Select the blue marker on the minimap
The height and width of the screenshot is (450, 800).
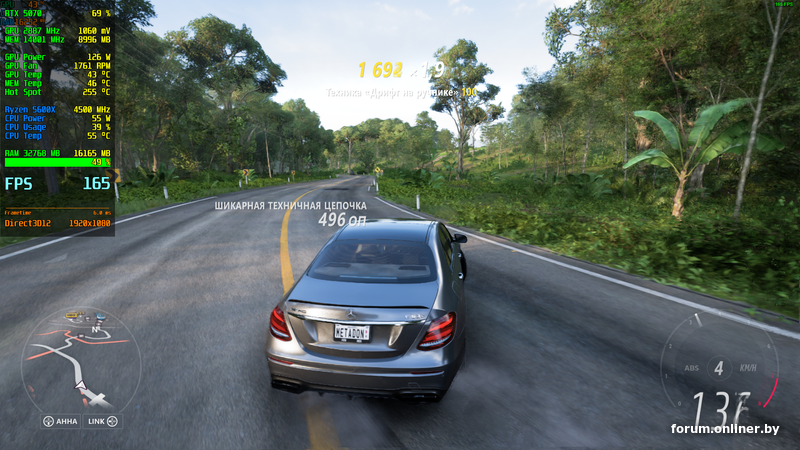100,316
